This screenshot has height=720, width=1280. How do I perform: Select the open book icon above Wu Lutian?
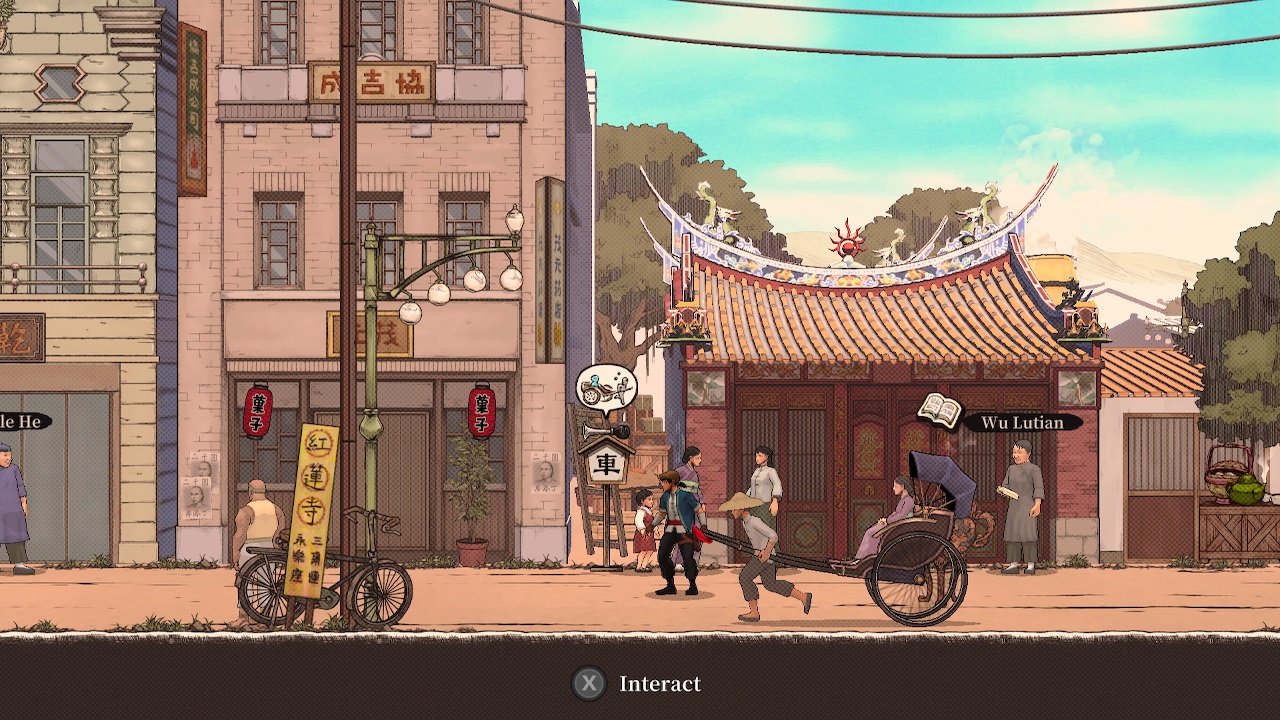point(938,410)
